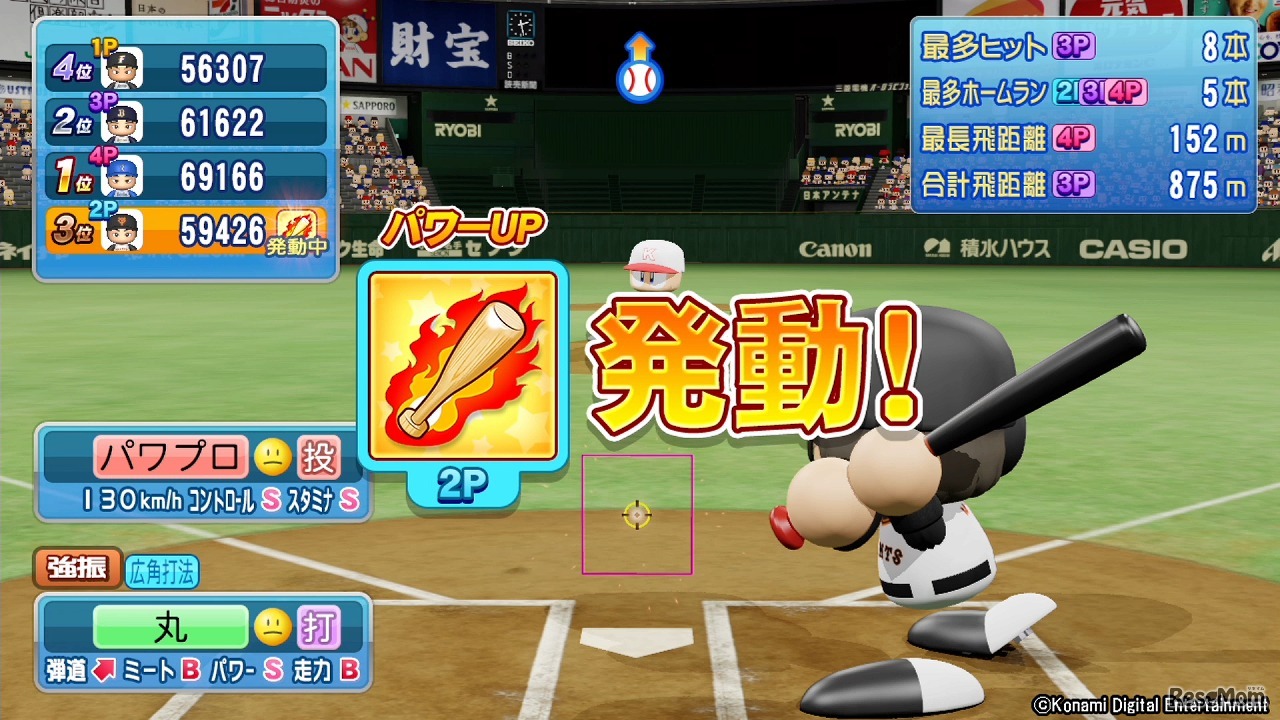Click the 2P player avatar in rankings
Screen dimensions: 1280x720
(121, 230)
